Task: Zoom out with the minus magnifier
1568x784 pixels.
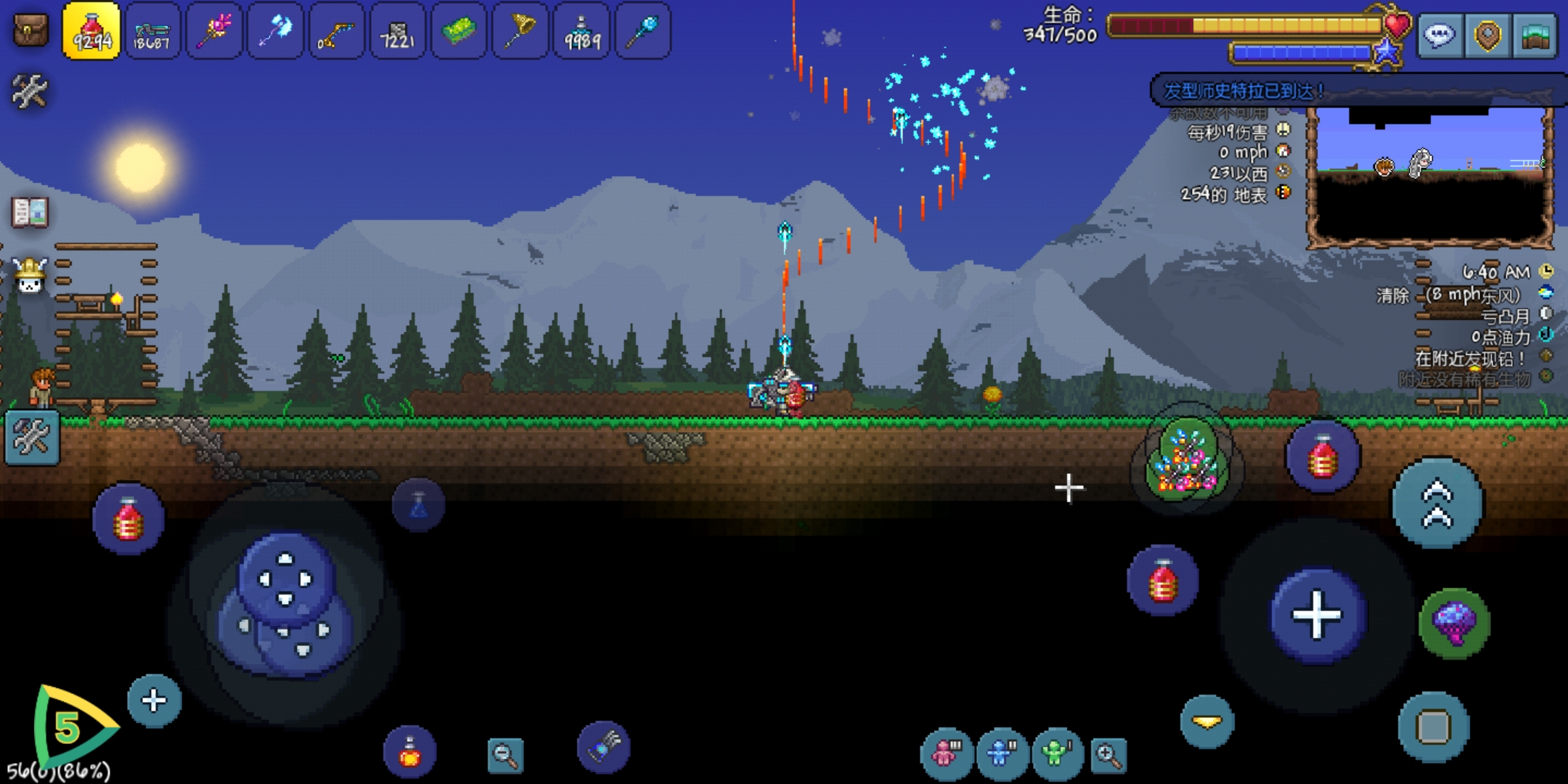Action: tap(505, 755)
